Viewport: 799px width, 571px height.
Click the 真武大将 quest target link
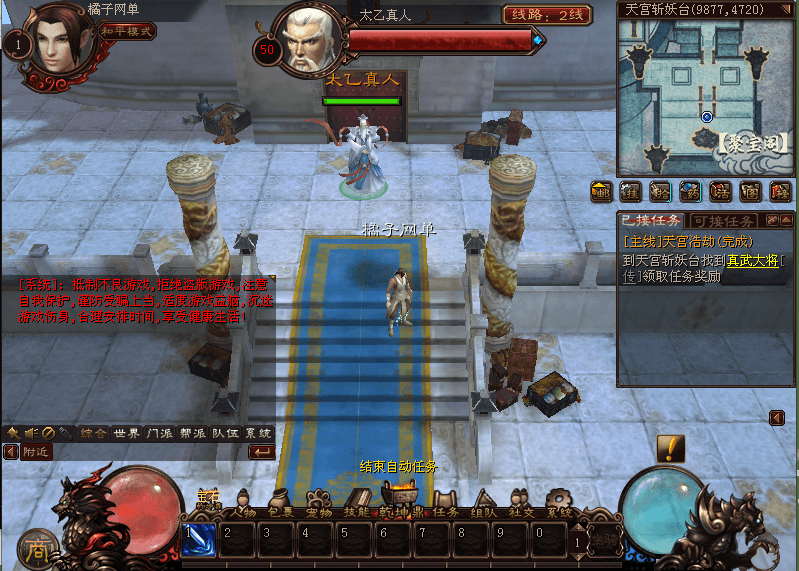click(x=752, y=259)
